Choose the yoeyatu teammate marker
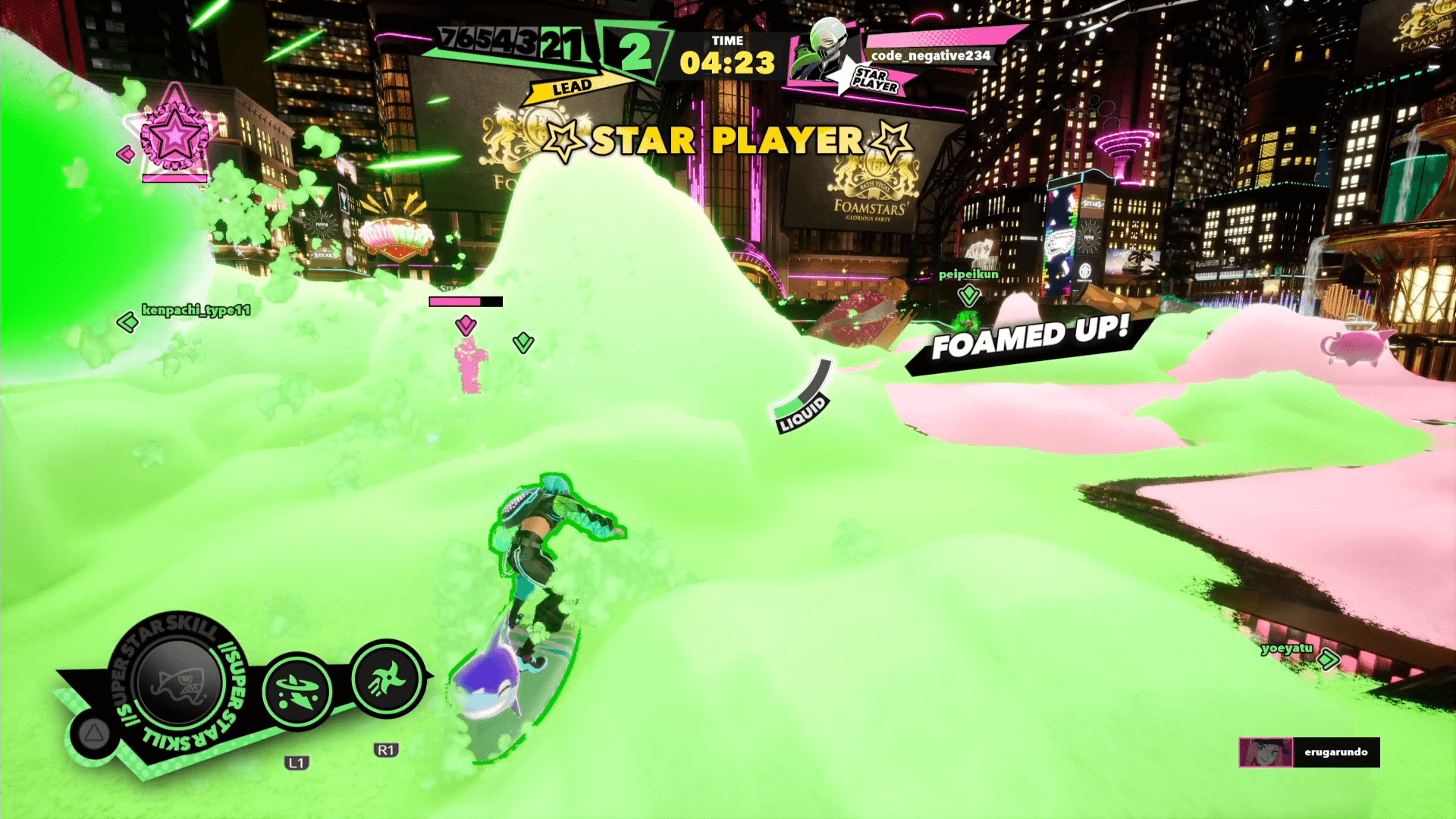The image size is (1456, 819). tap(1328, 659)
